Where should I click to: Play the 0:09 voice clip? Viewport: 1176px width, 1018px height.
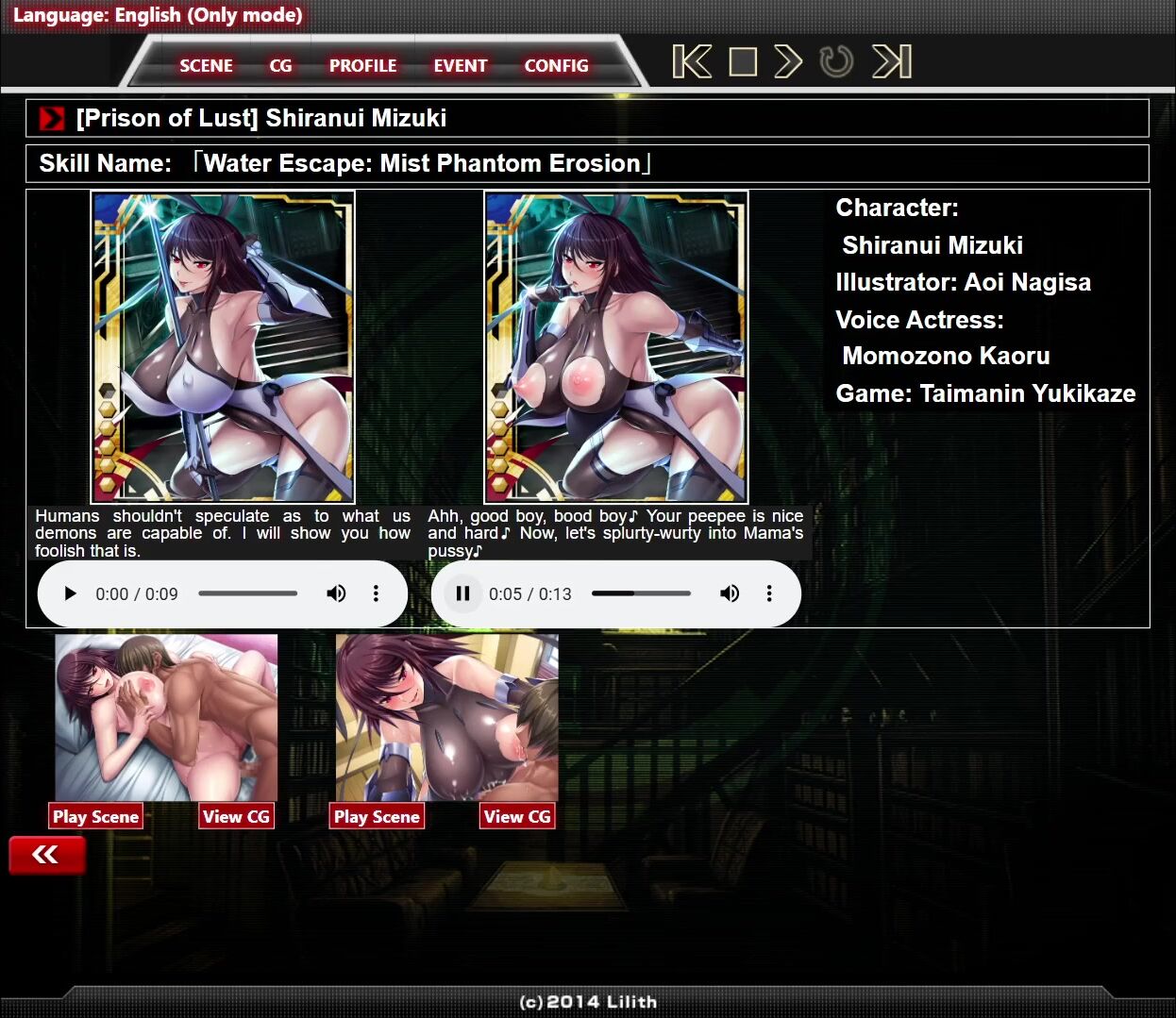(70, 593)
